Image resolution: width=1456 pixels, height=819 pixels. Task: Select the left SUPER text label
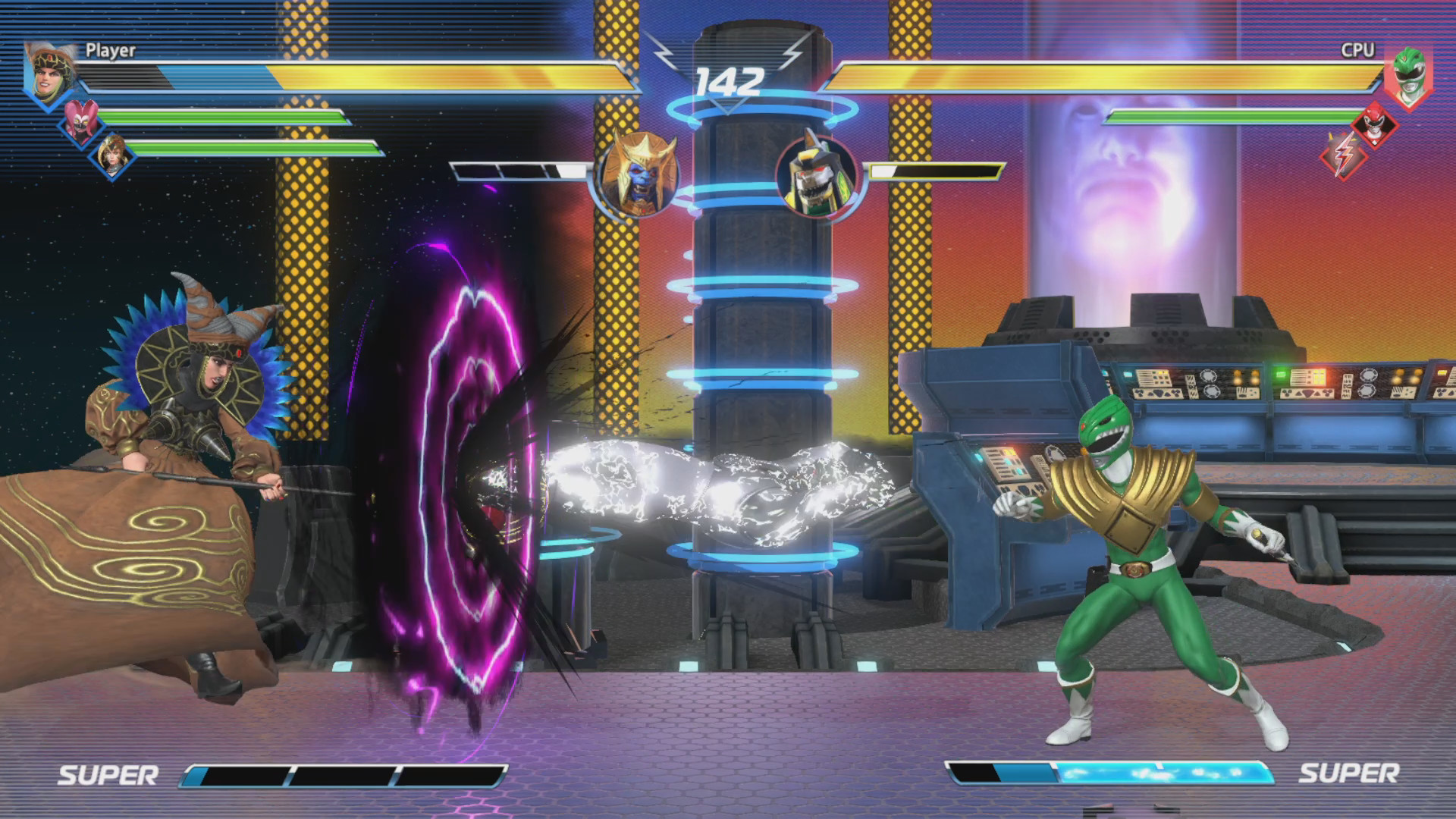pyautogui.click(x=111, y=775)
